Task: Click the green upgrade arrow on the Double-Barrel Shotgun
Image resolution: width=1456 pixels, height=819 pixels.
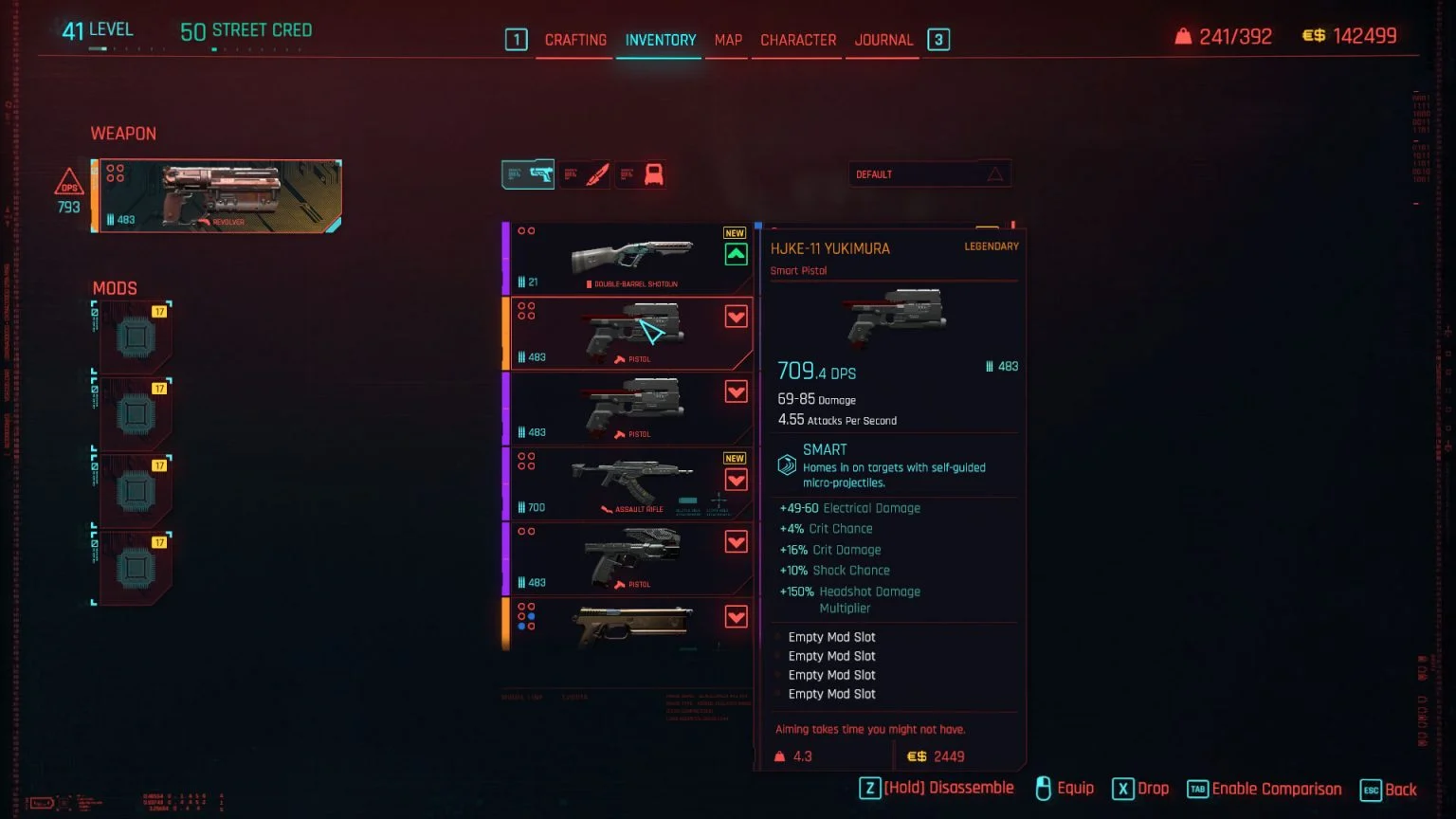Action: tap(736, 254)
